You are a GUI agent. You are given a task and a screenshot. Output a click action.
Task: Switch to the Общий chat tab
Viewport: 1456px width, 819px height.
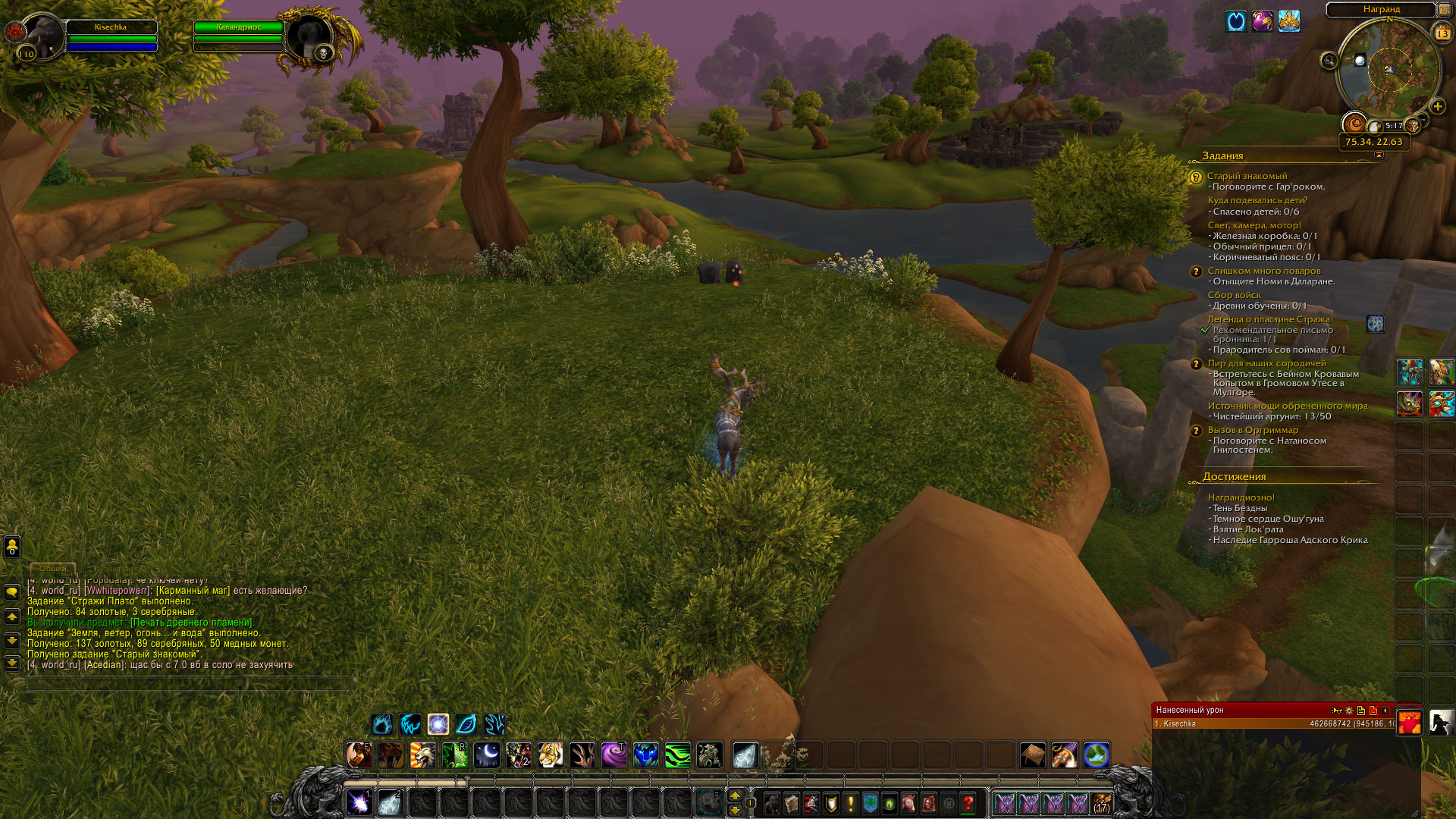(x=53, y=568)
